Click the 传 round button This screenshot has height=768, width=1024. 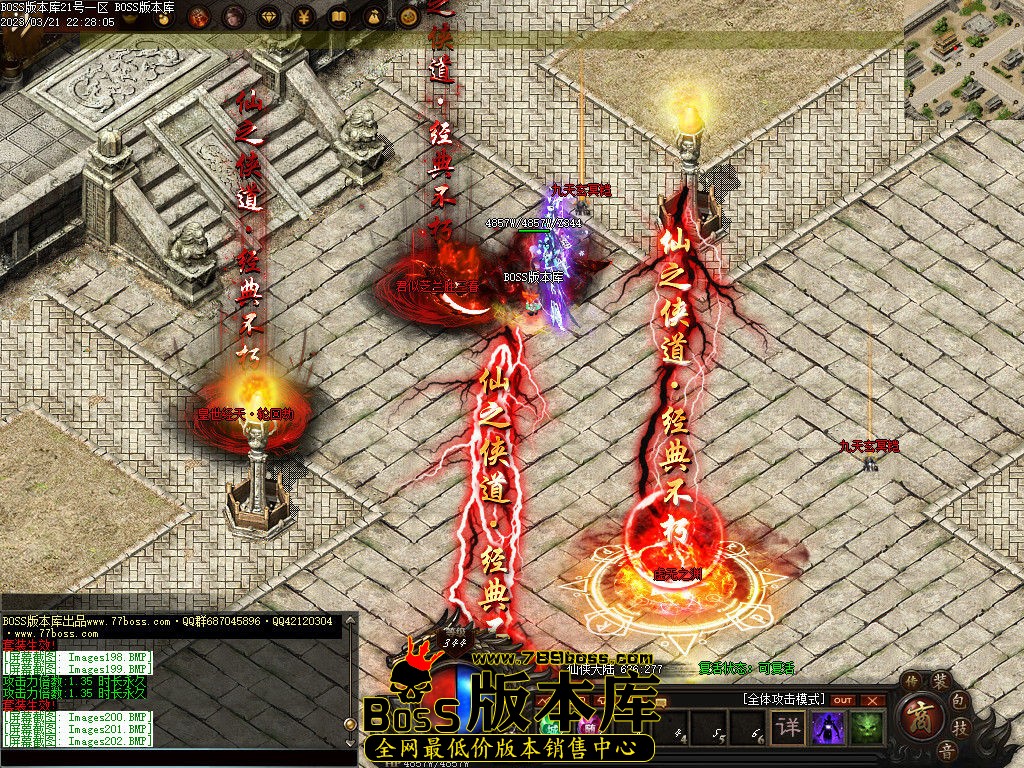(x=911, y=682)
